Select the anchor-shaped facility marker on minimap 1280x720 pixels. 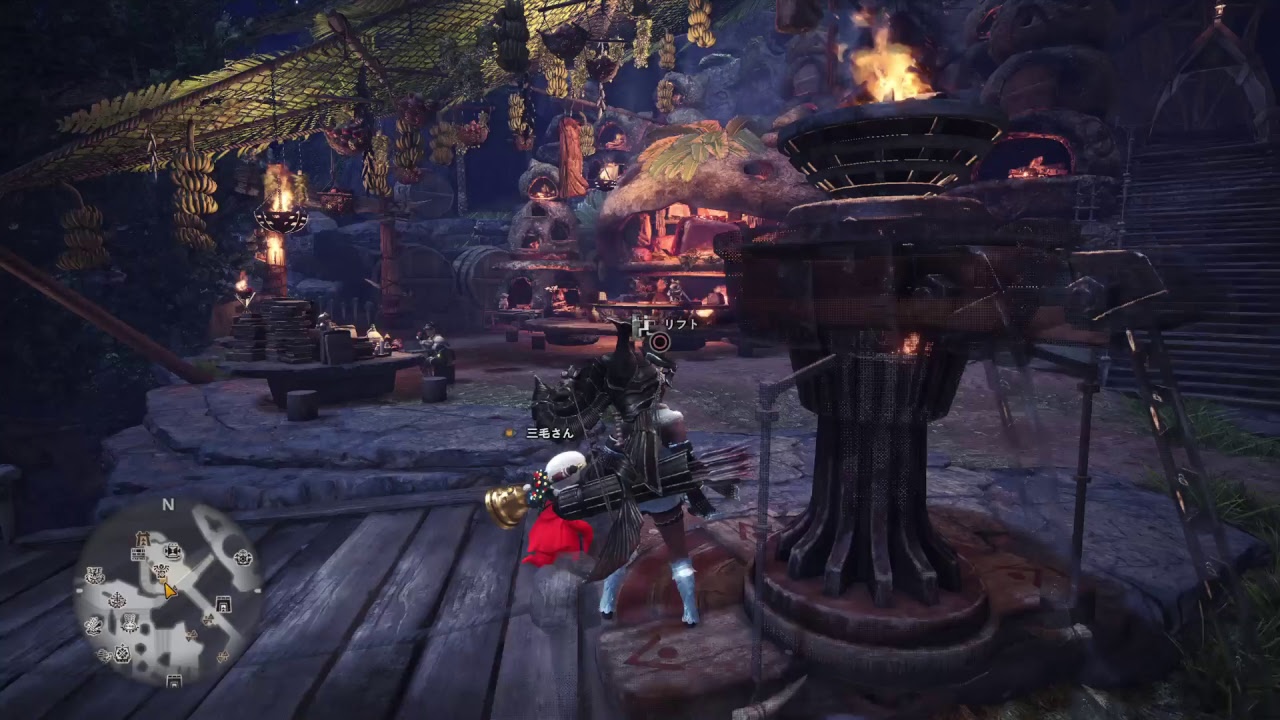click(117, 600)
